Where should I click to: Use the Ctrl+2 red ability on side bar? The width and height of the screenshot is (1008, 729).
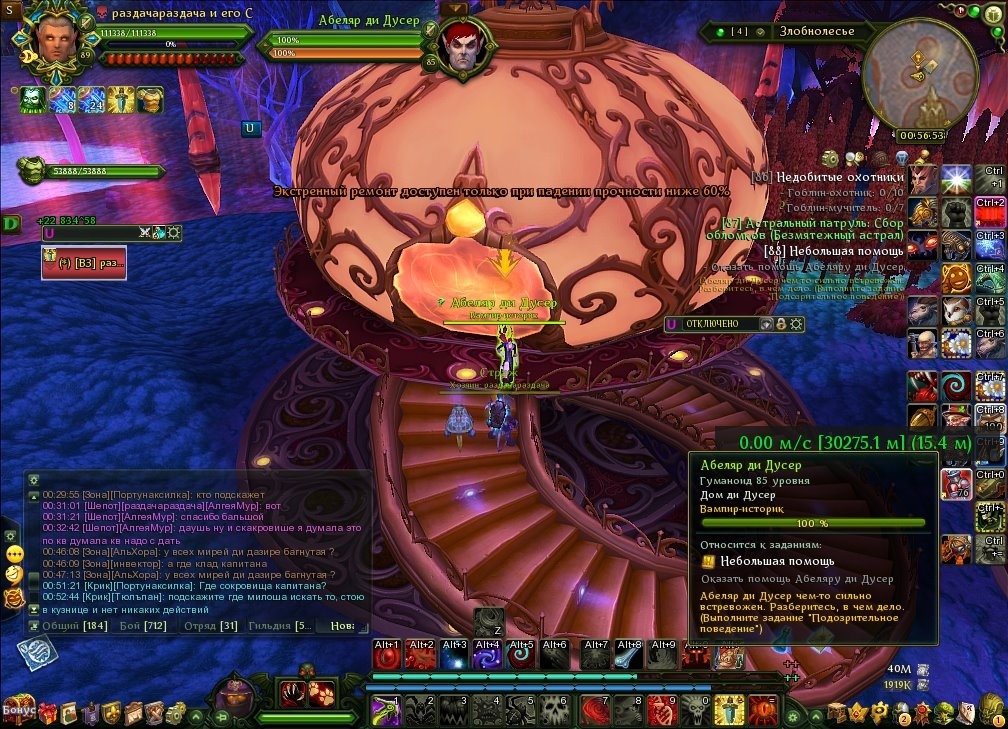[989, 212]
